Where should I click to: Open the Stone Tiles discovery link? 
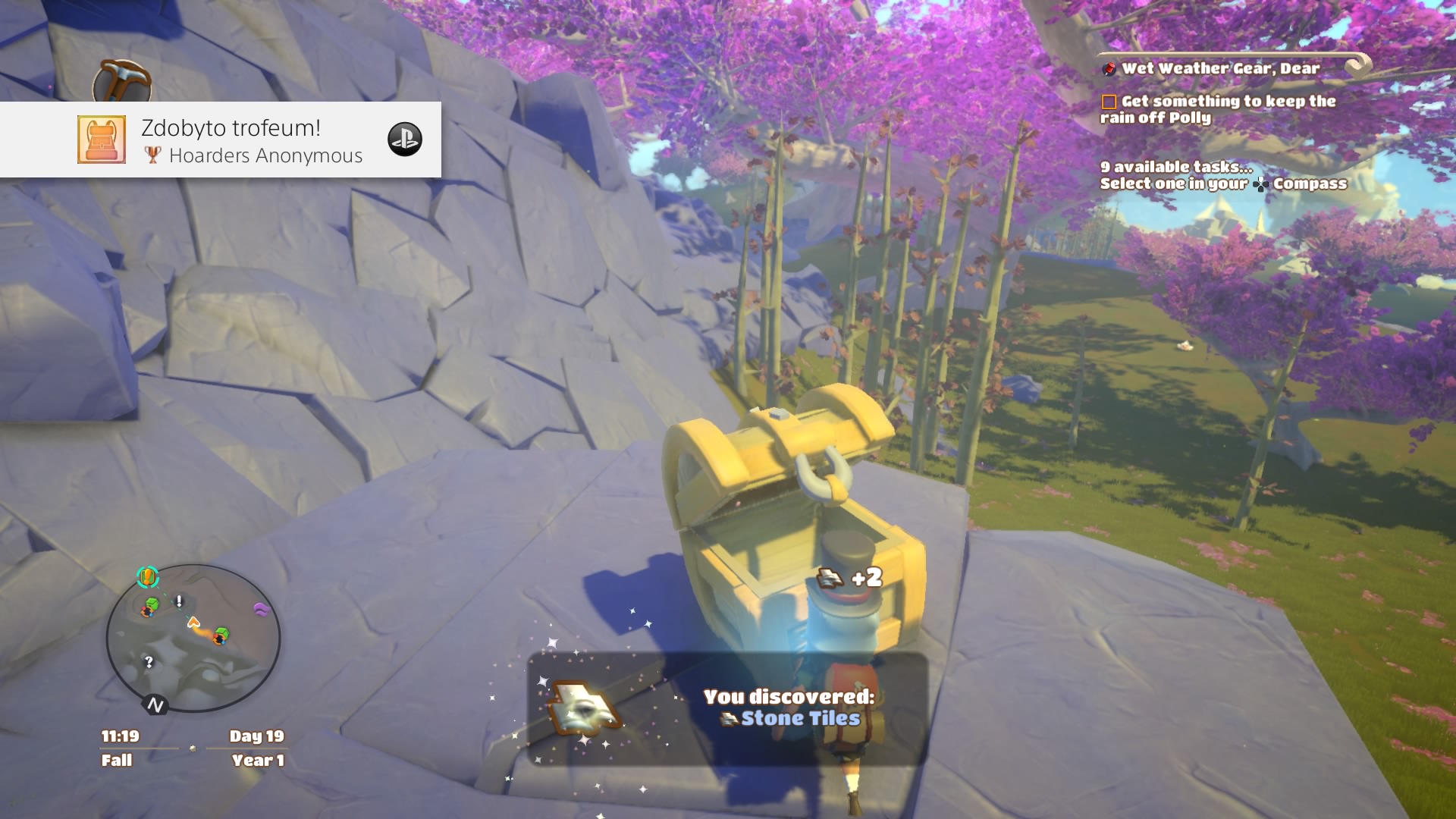[x=800, y=718]
